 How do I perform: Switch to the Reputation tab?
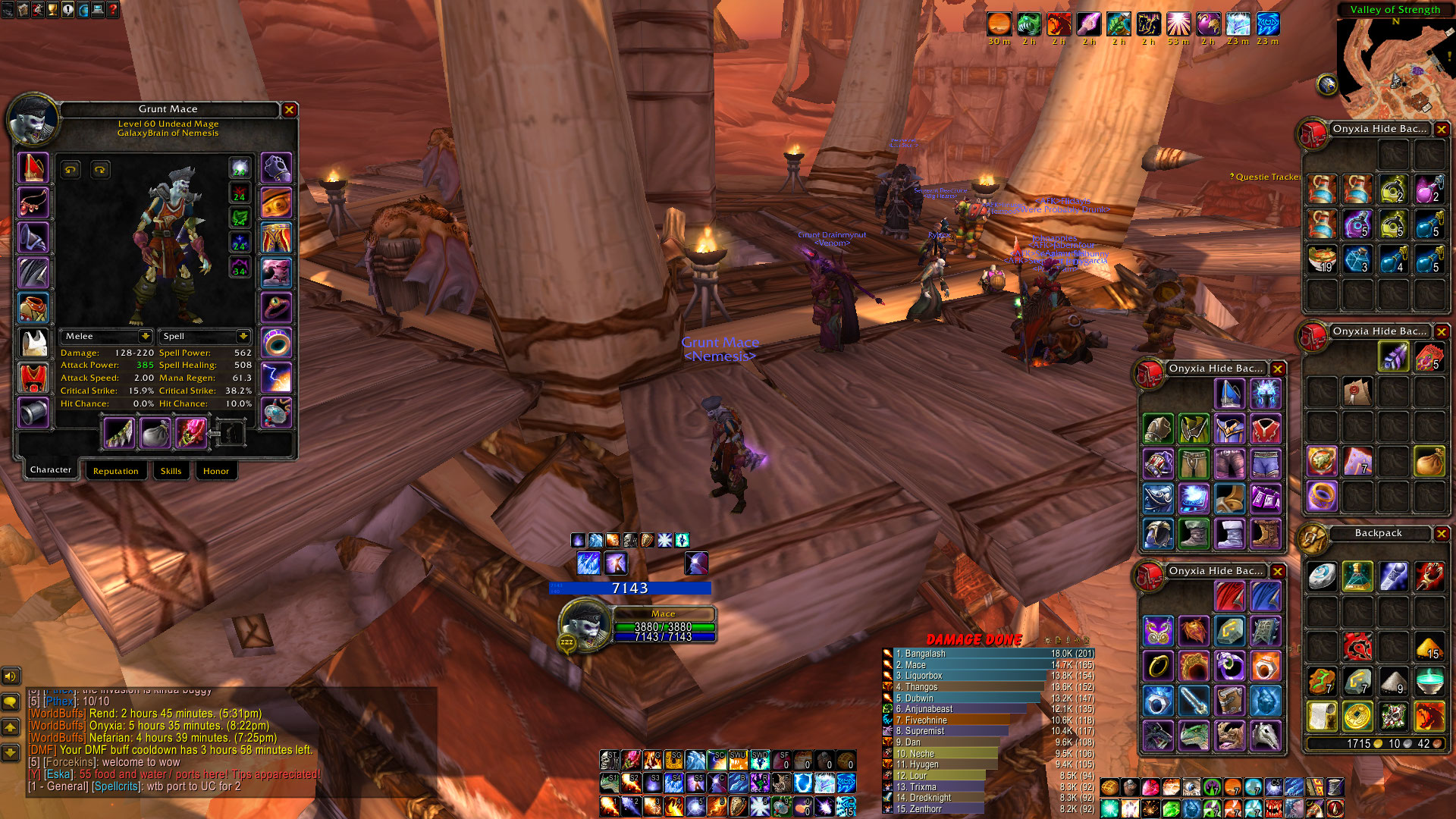[x=115, y=471]
